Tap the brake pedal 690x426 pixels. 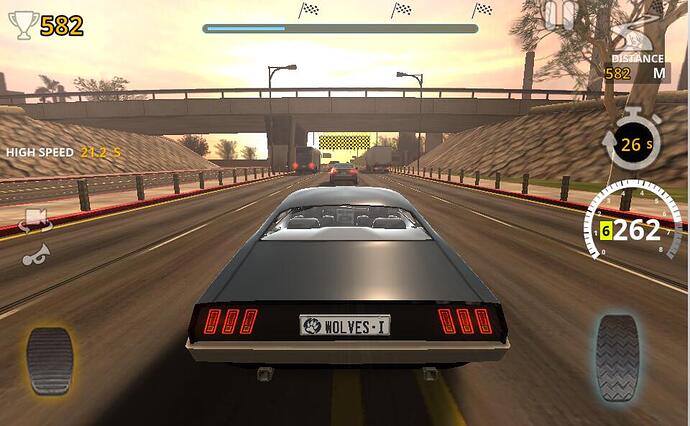click(50, 360)
